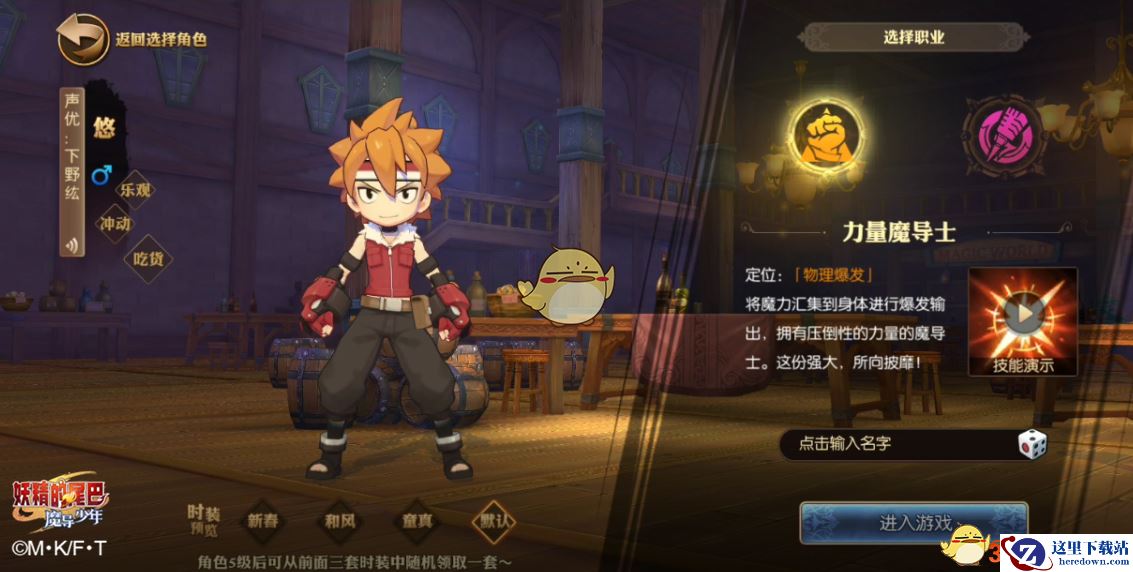Play the voice actor sound sample
The height and width of the screenshot is (572, 1133).
tap(72, 244)
